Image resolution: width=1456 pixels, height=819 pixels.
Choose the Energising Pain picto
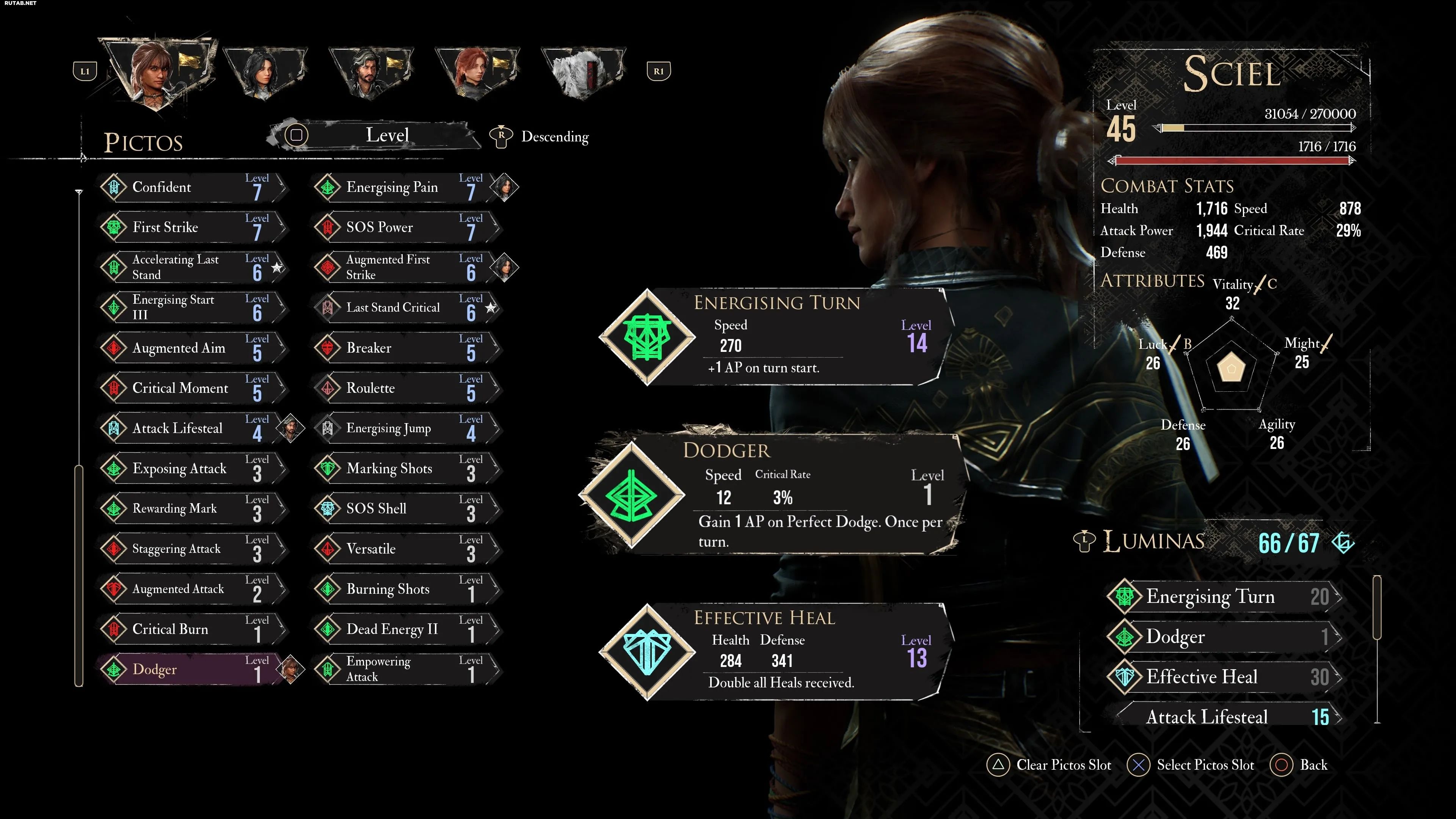(x=403, y=188)
